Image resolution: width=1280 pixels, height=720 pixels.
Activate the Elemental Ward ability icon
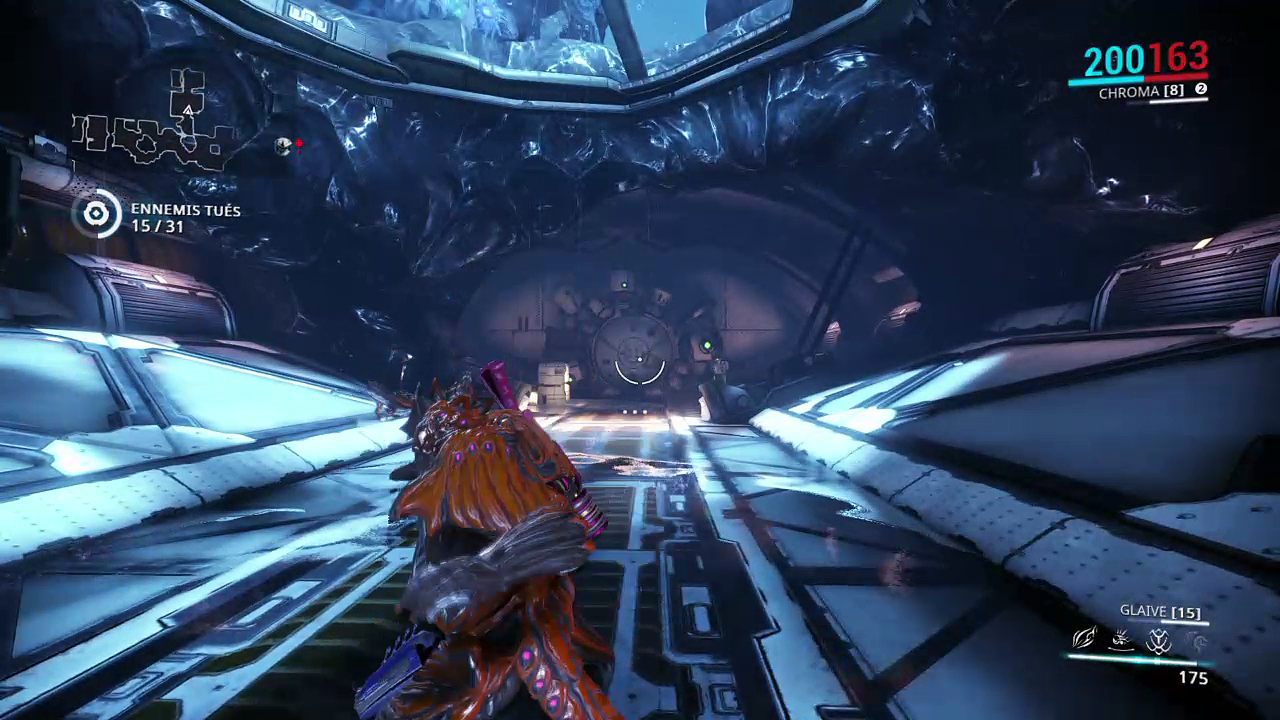click(1121, 638)
